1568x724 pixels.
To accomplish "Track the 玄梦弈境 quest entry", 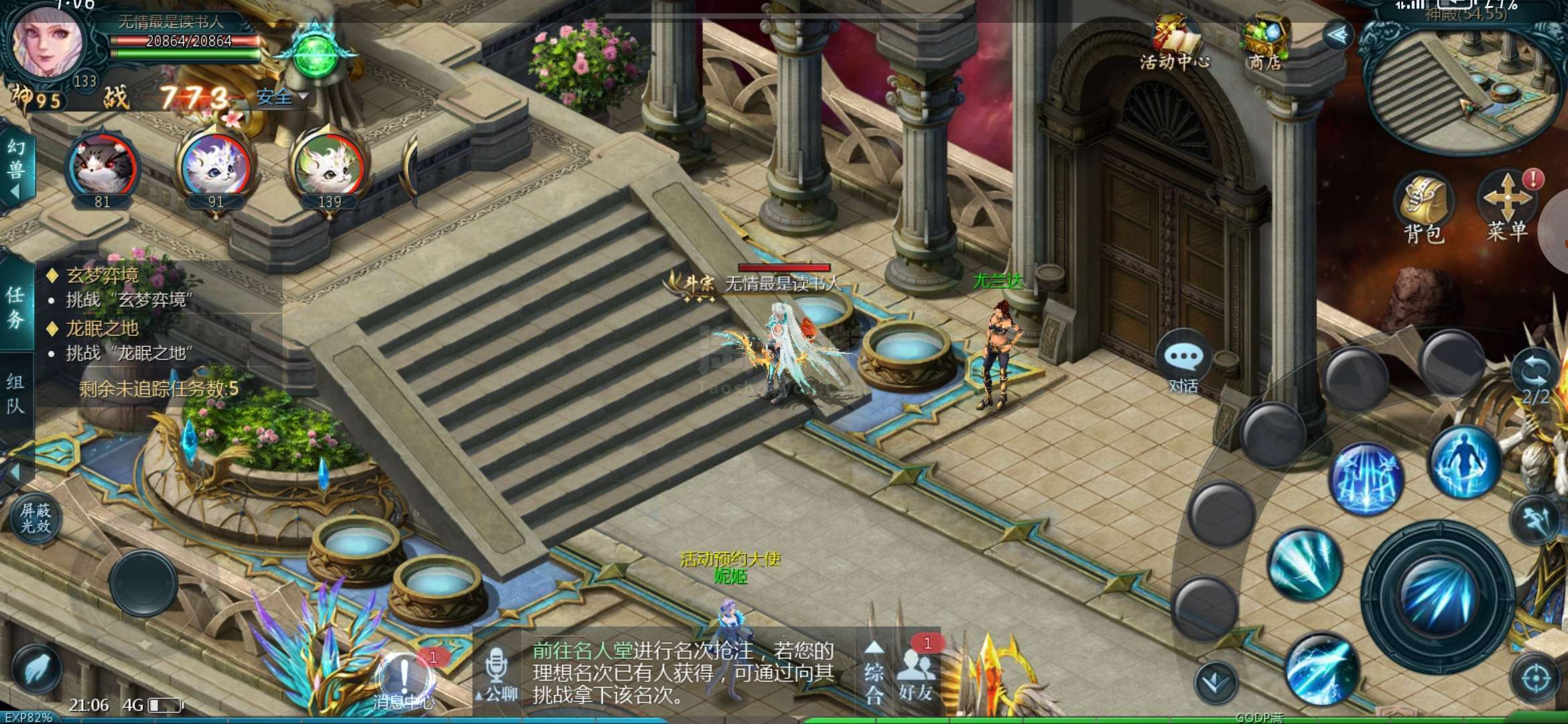I will point(103,275).
